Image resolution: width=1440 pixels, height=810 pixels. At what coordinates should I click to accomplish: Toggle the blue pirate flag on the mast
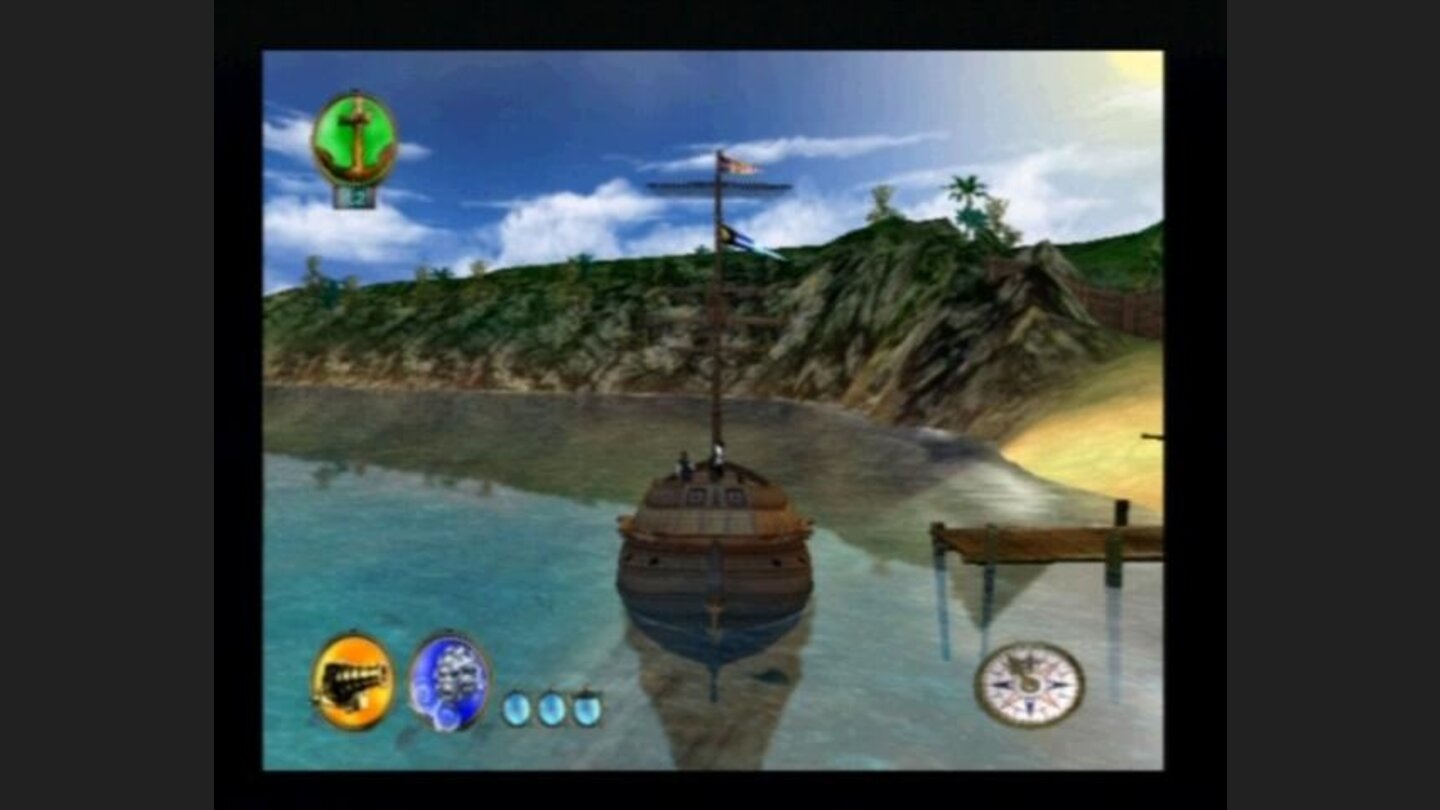coord(734,237)
